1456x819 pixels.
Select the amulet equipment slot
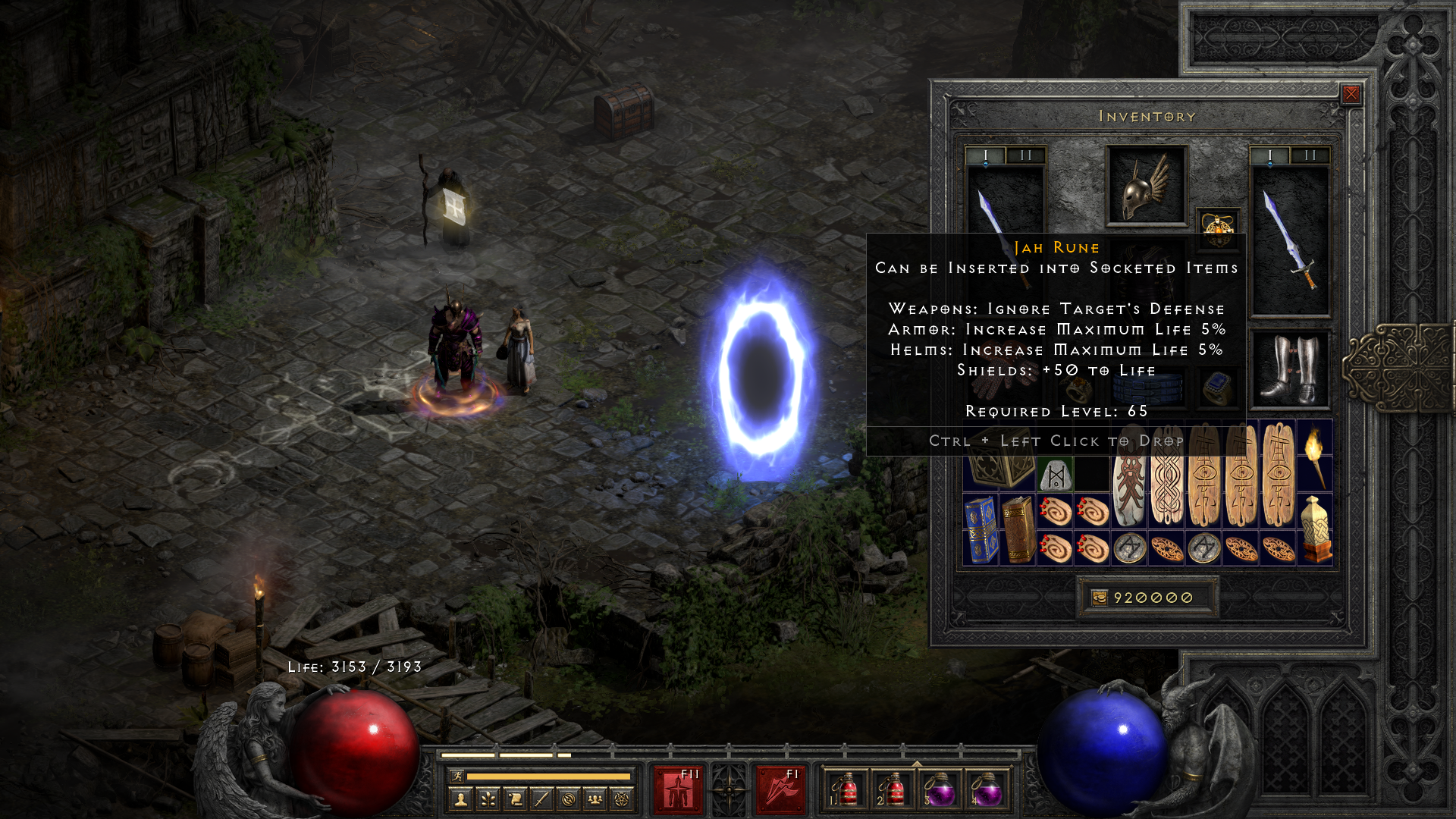click(1218, 226)
